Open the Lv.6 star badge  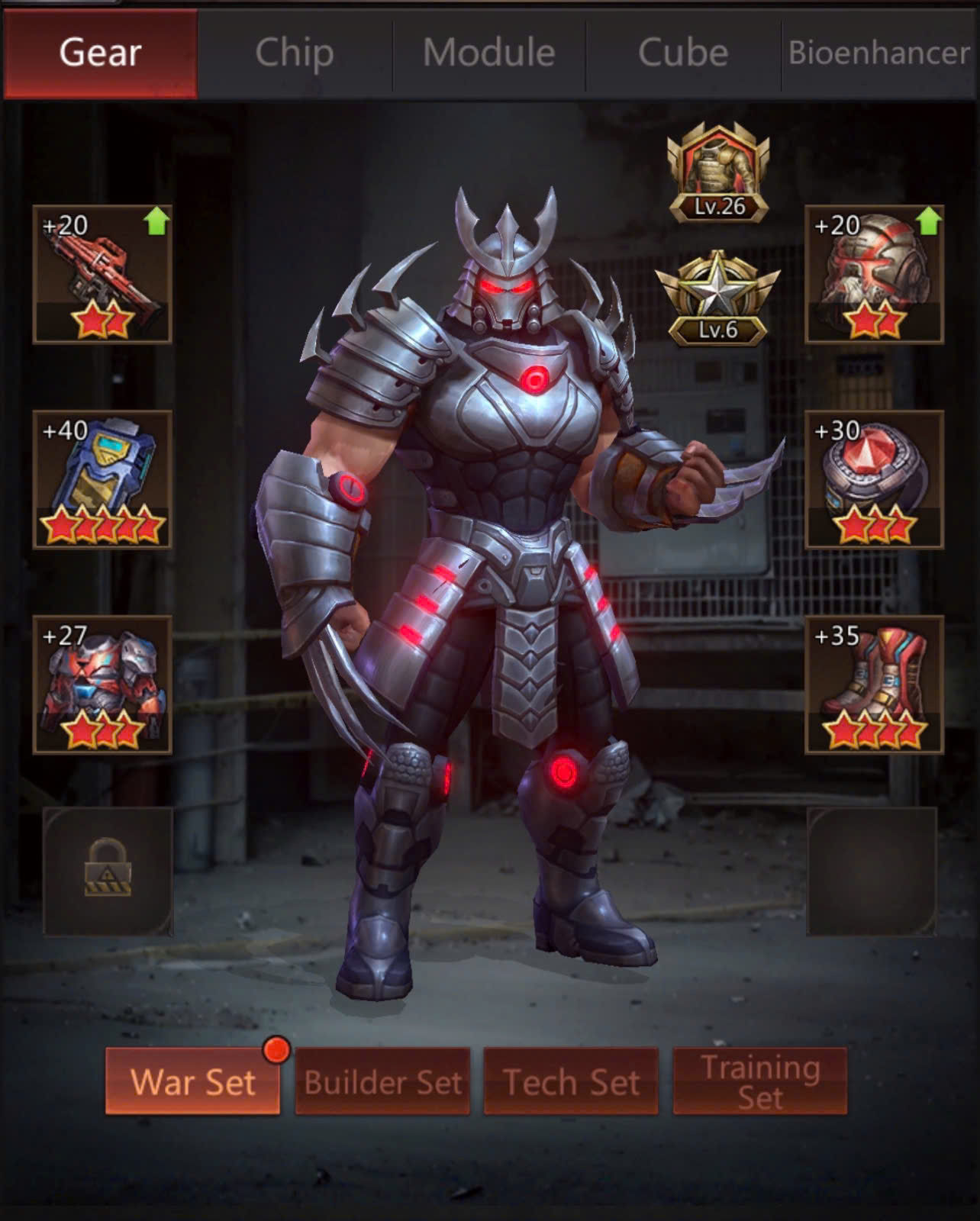pyautogui.click(x=717, y=299)
